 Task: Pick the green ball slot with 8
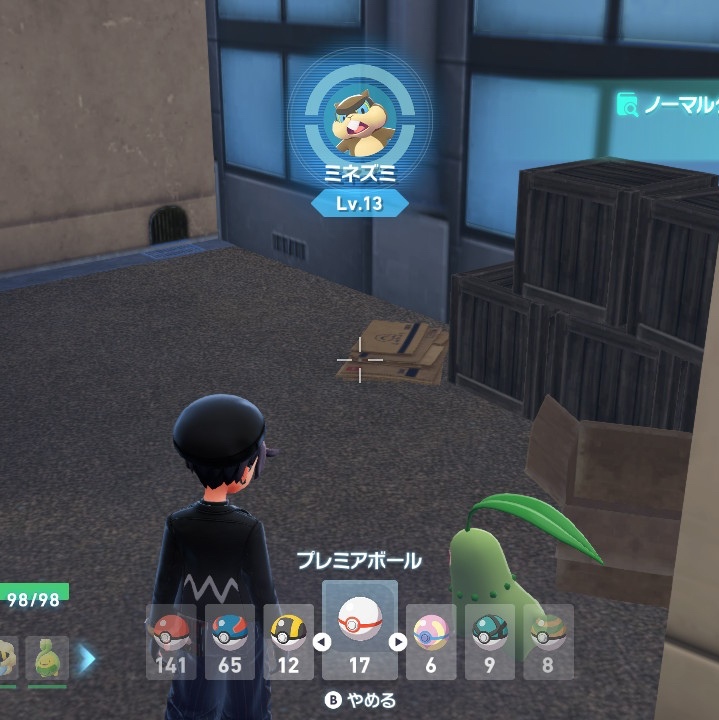tap(548, 641)
